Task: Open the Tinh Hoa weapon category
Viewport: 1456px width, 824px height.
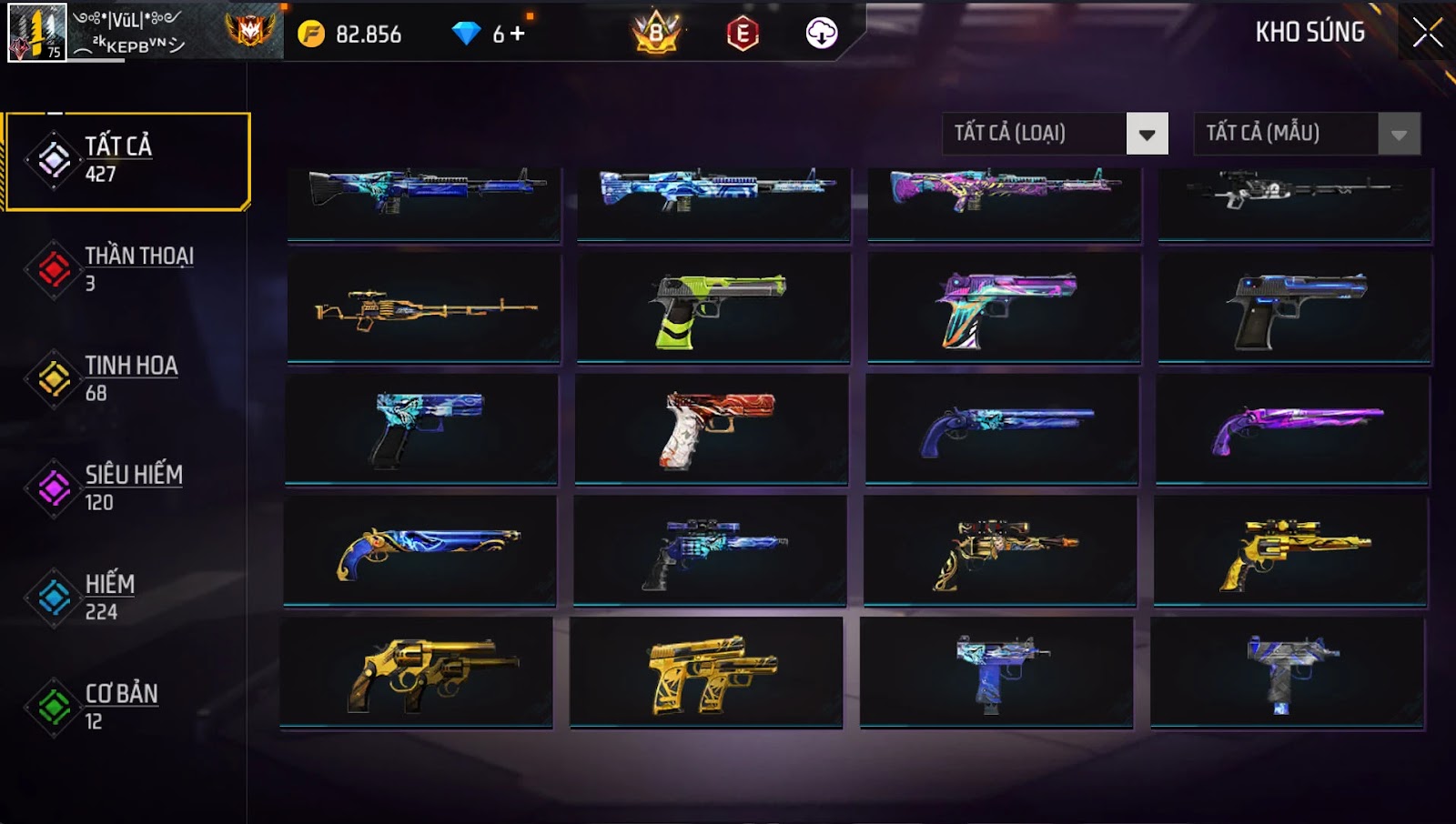Action: click(127, 378)
